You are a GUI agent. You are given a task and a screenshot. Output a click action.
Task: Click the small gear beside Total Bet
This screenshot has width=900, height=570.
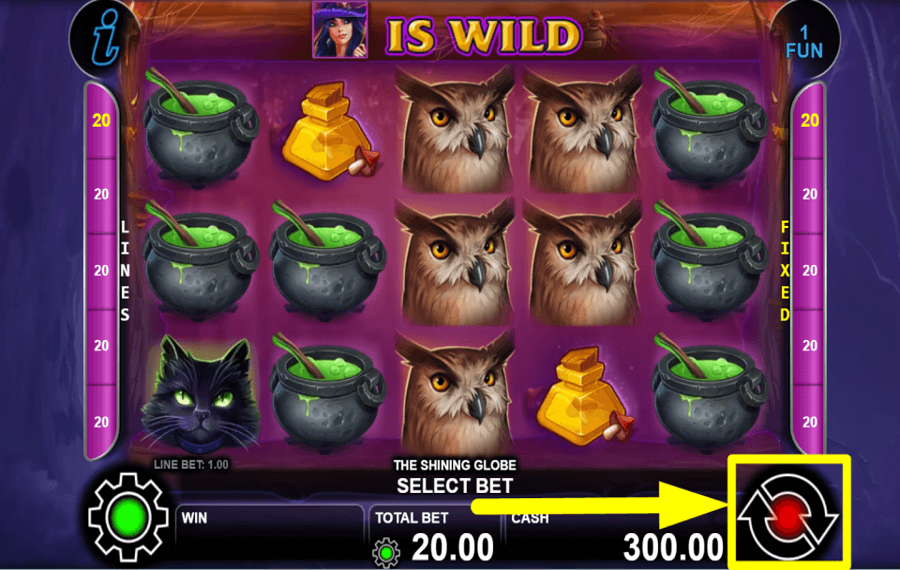pyautogui.click(x=385, y=551)
